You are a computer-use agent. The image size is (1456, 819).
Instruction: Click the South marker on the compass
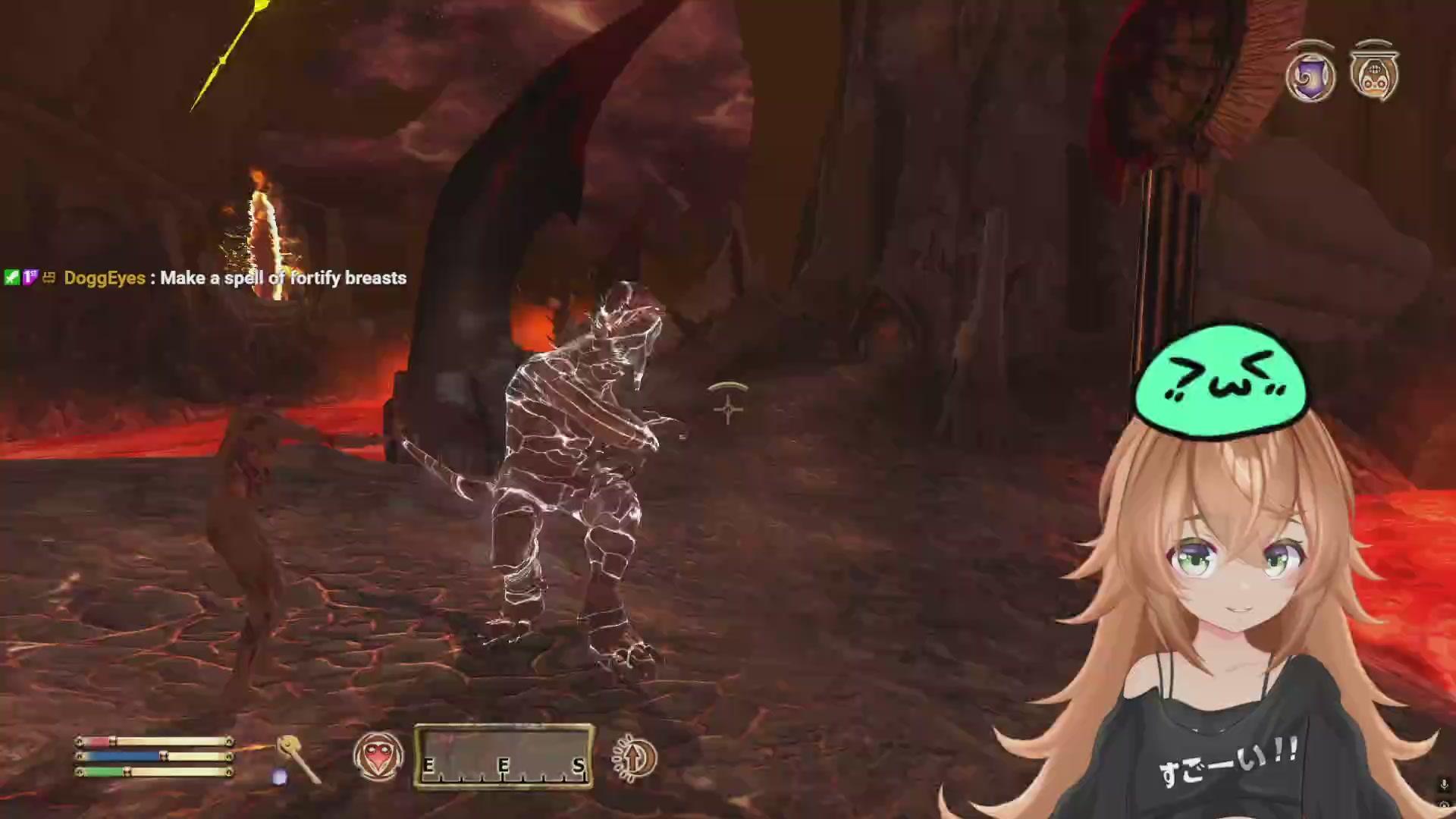tap(579, 766)
